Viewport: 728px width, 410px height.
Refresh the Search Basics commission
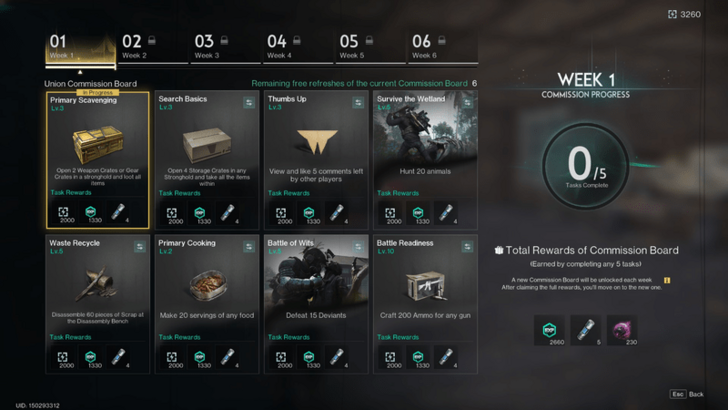[249, 101]
